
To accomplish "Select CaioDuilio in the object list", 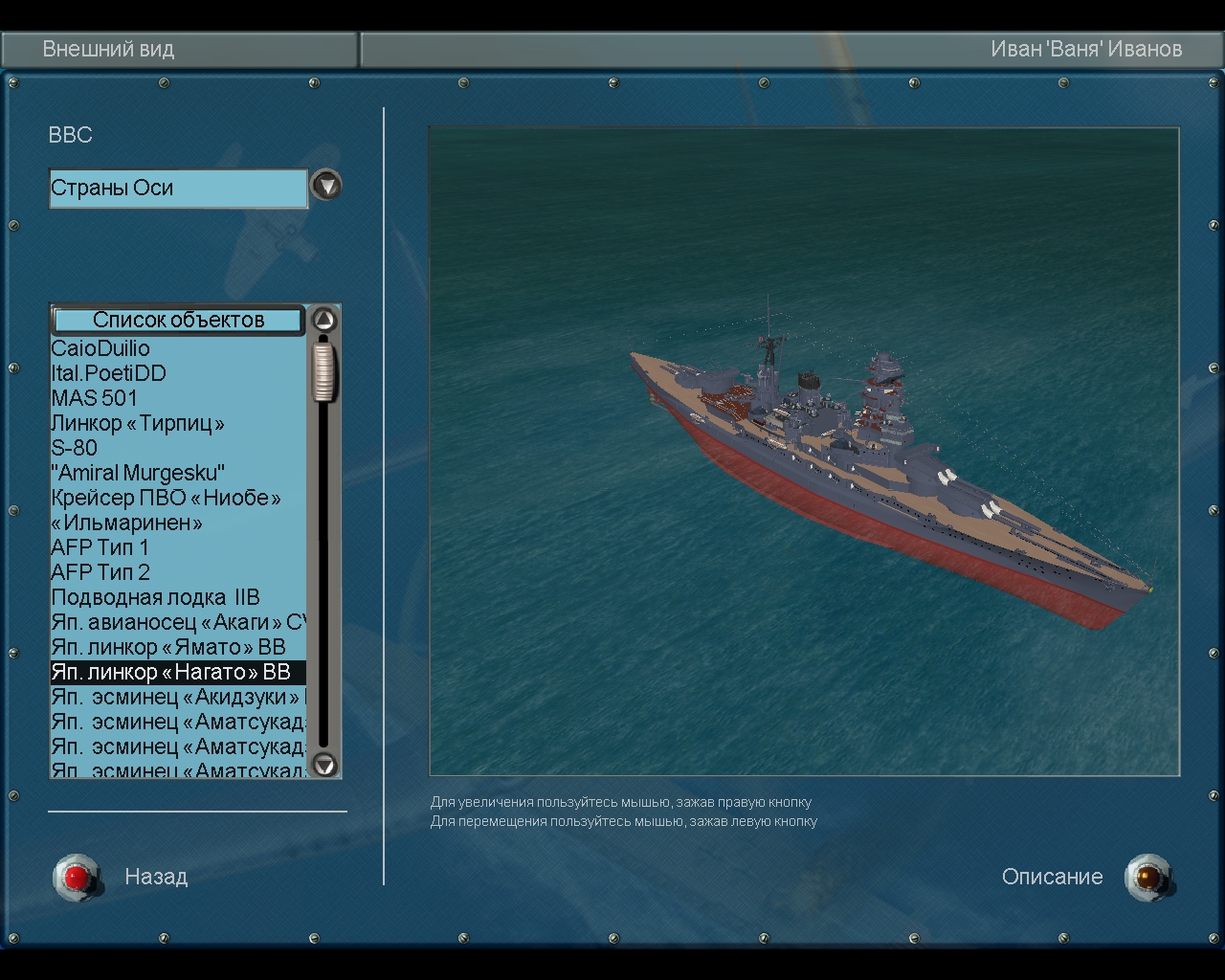I will [x=100, y=348].
